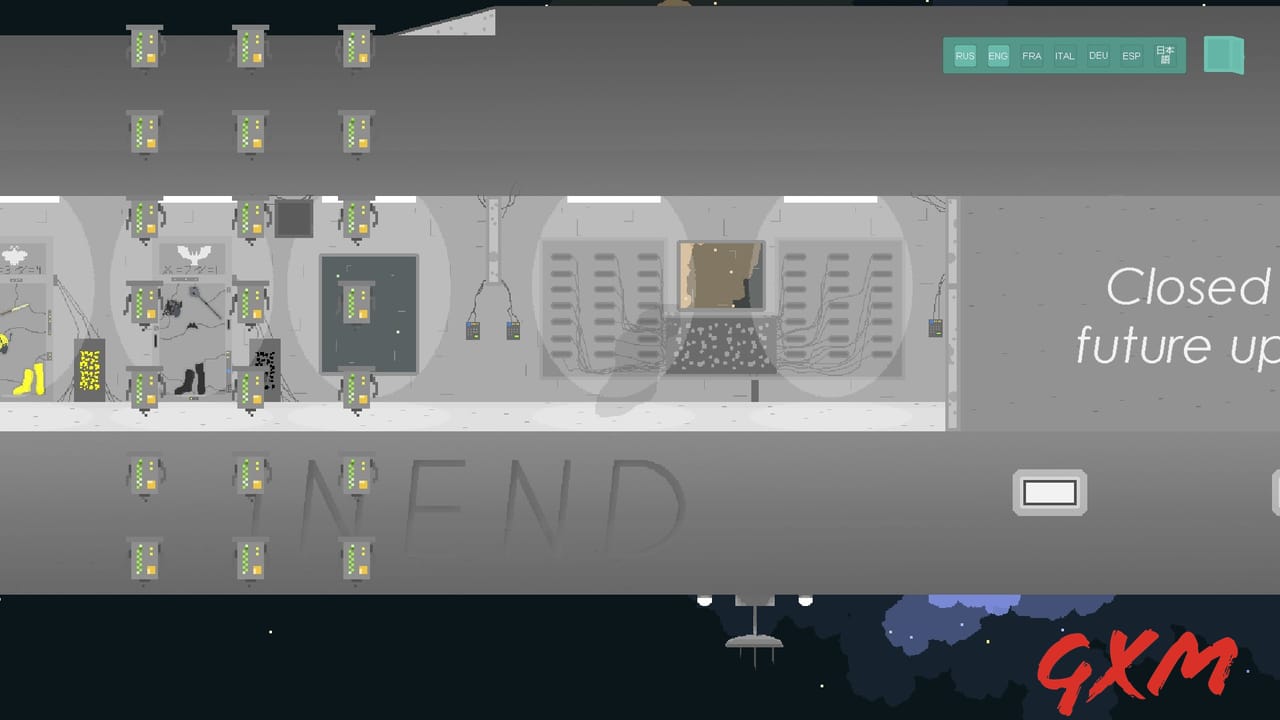Select the yellow speckled panel near the boots
1280x720 pixels.
coord(90,372)
